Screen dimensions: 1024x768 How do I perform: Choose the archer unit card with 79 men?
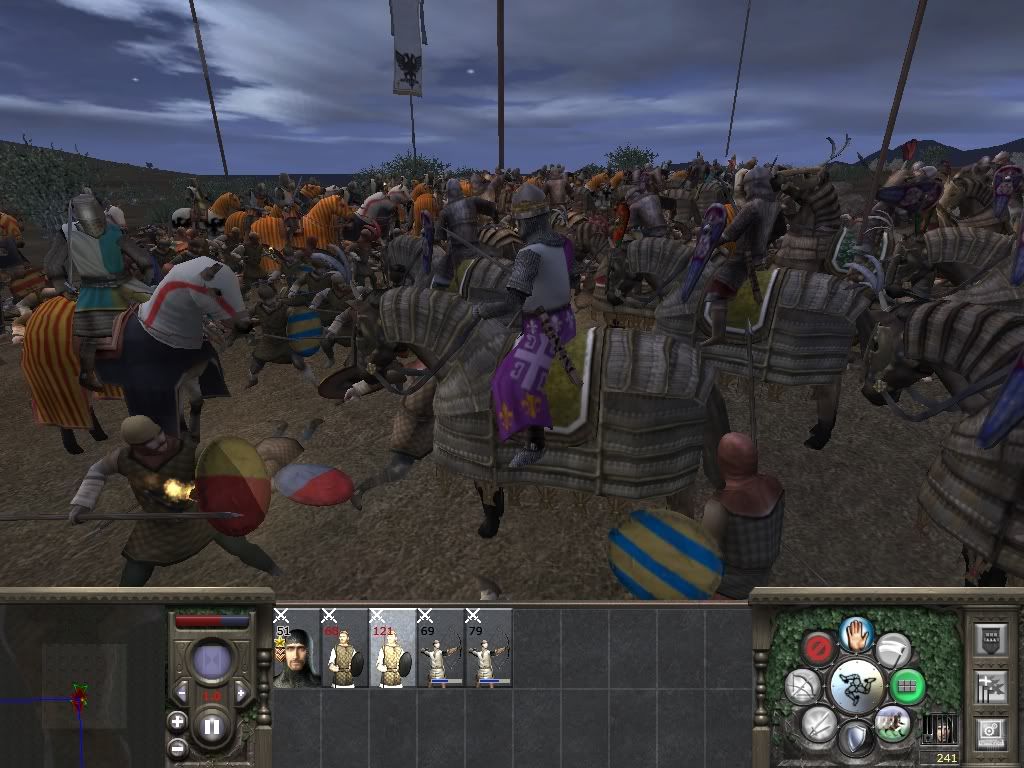click(488, 648)
